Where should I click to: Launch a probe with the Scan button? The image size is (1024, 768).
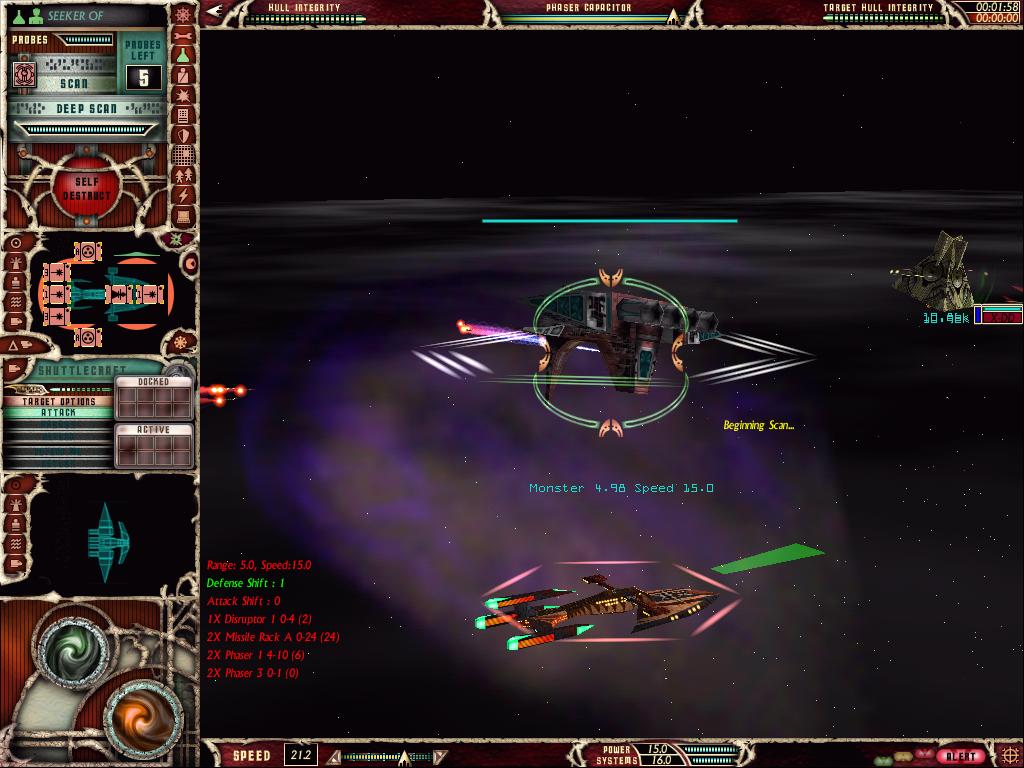(x=73, y=84)
